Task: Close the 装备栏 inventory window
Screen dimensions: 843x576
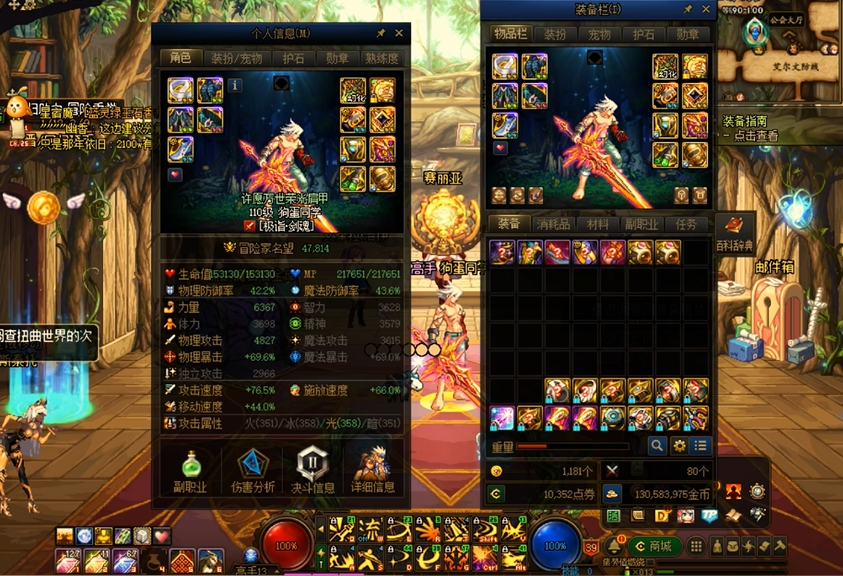Action: coord(706,9)
